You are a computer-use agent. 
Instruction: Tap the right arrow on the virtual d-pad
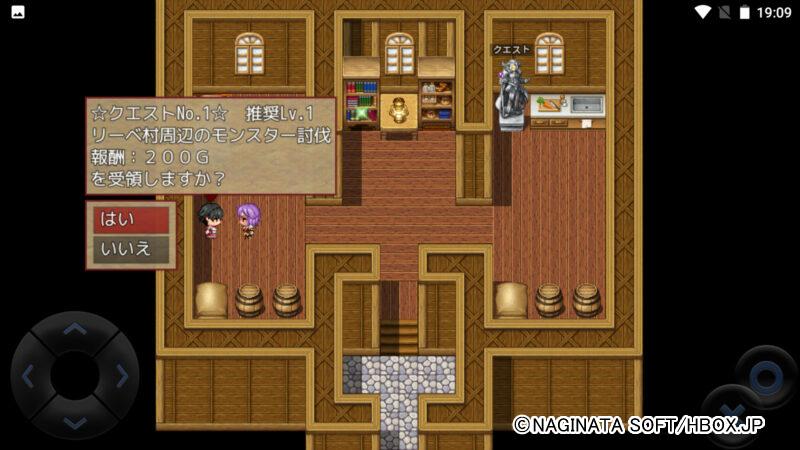121,376
